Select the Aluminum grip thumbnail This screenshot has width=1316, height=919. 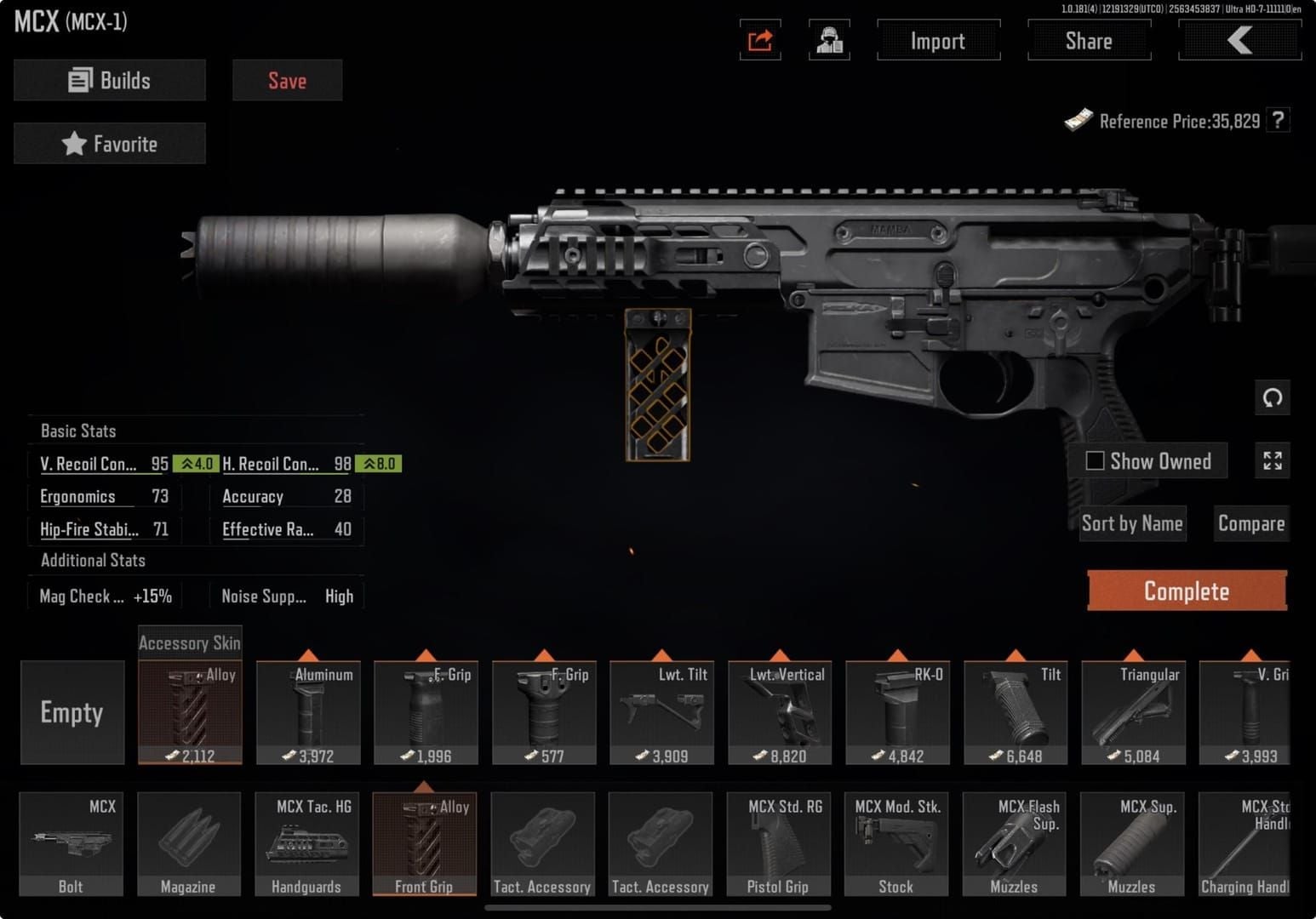306,713
